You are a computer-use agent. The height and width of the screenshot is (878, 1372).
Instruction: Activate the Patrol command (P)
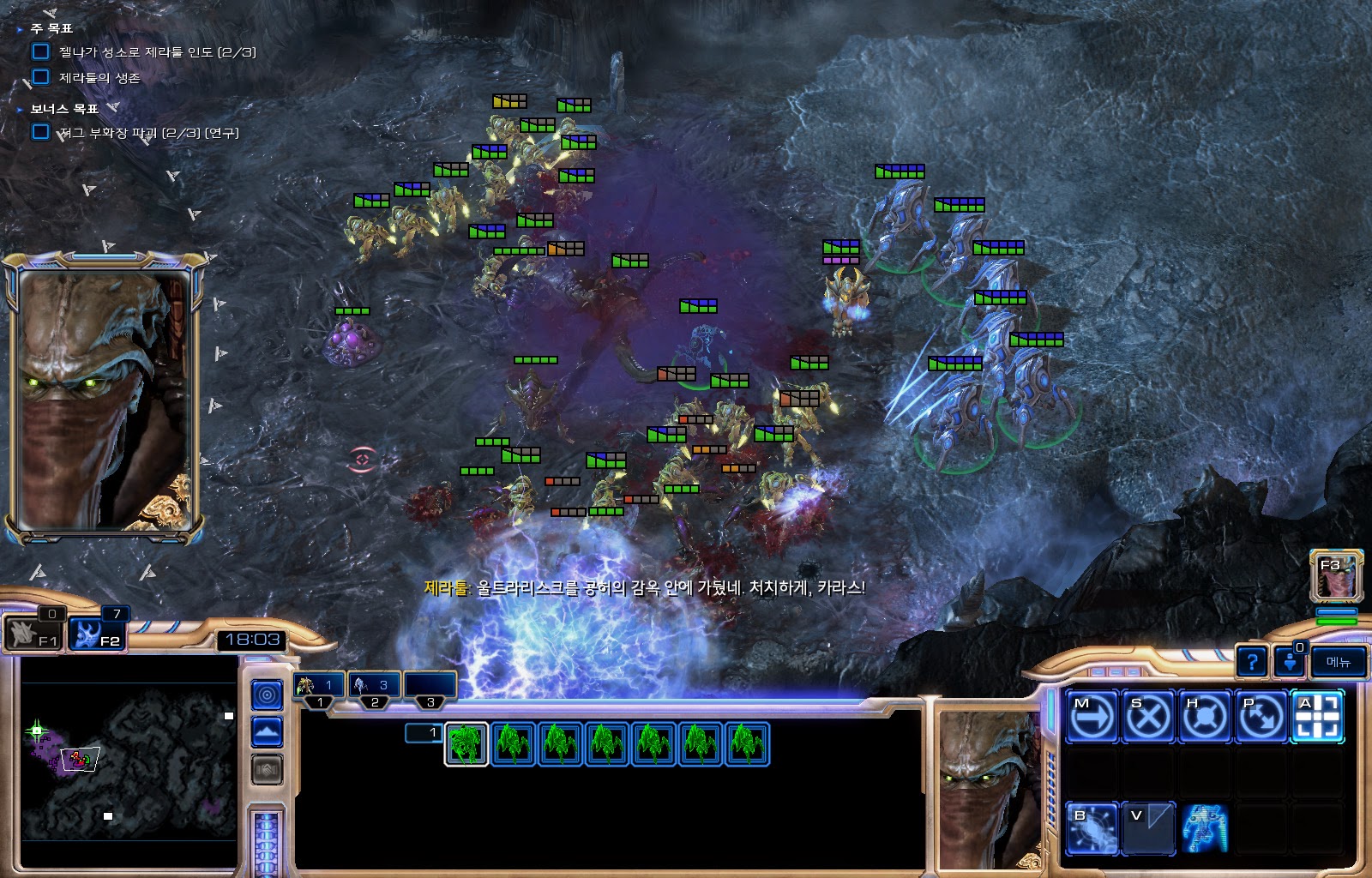(1261, 716)
